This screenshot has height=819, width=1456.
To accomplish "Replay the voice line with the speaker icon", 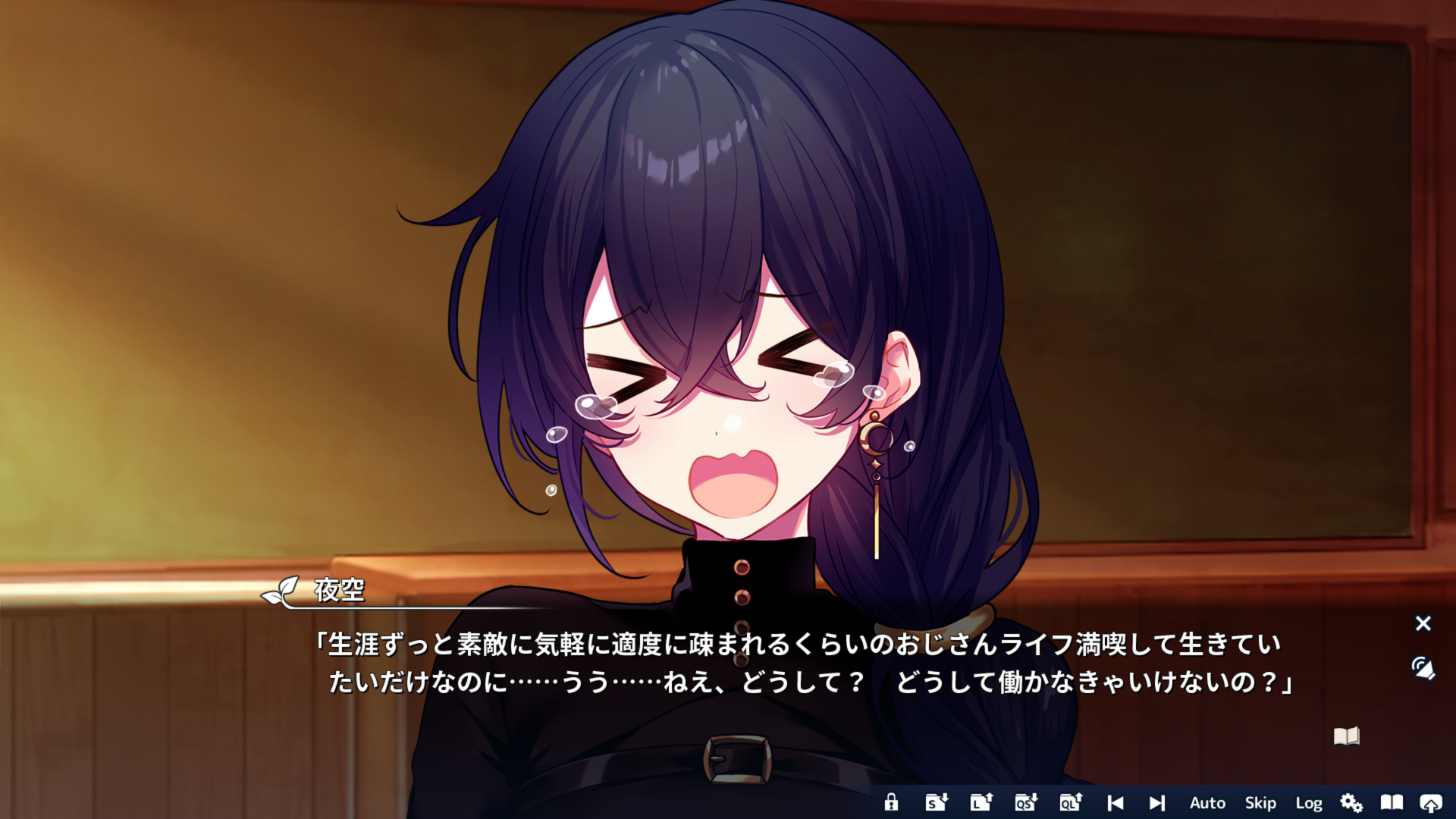I will tap(1422, 669).
